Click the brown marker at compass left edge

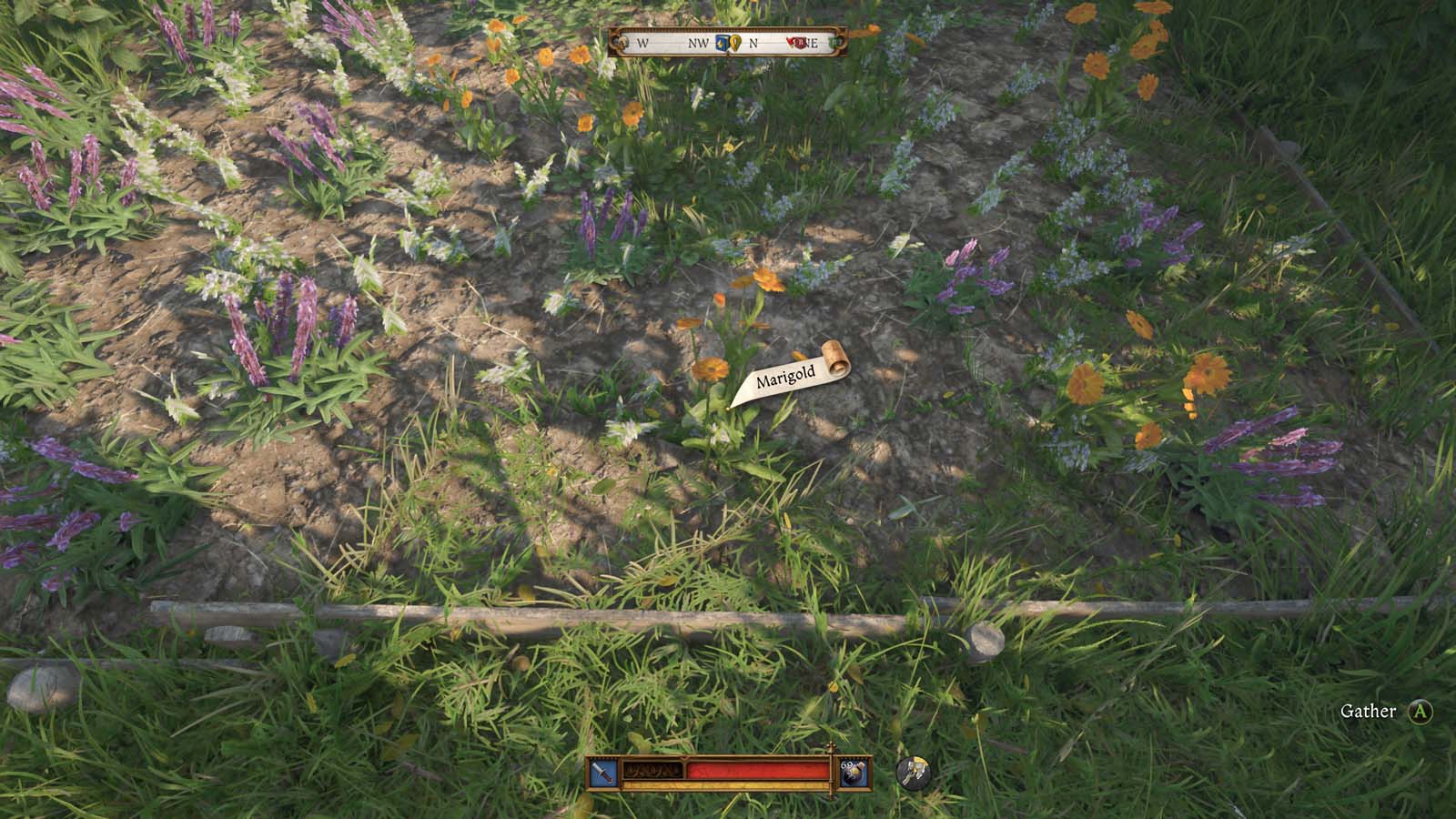[623, 43]
